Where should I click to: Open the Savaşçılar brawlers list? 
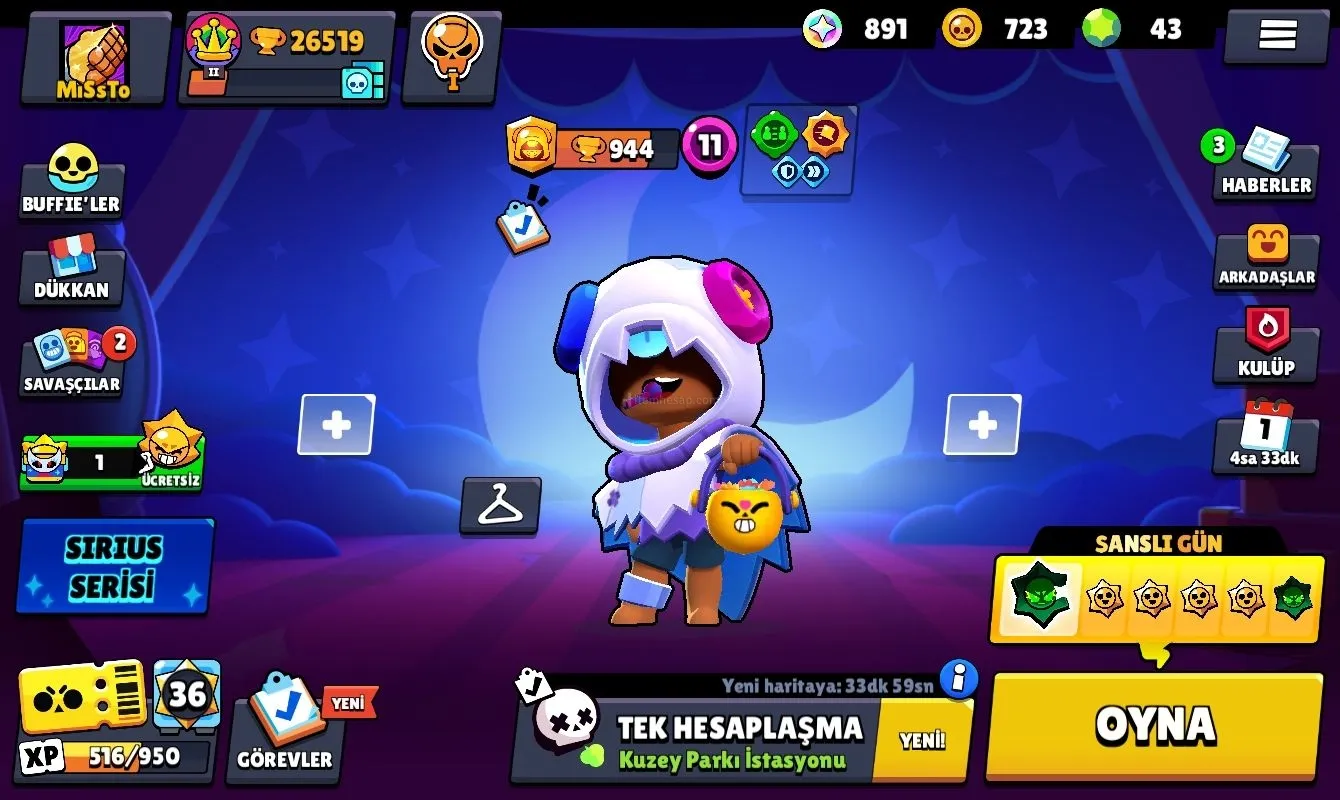point(72,362)
